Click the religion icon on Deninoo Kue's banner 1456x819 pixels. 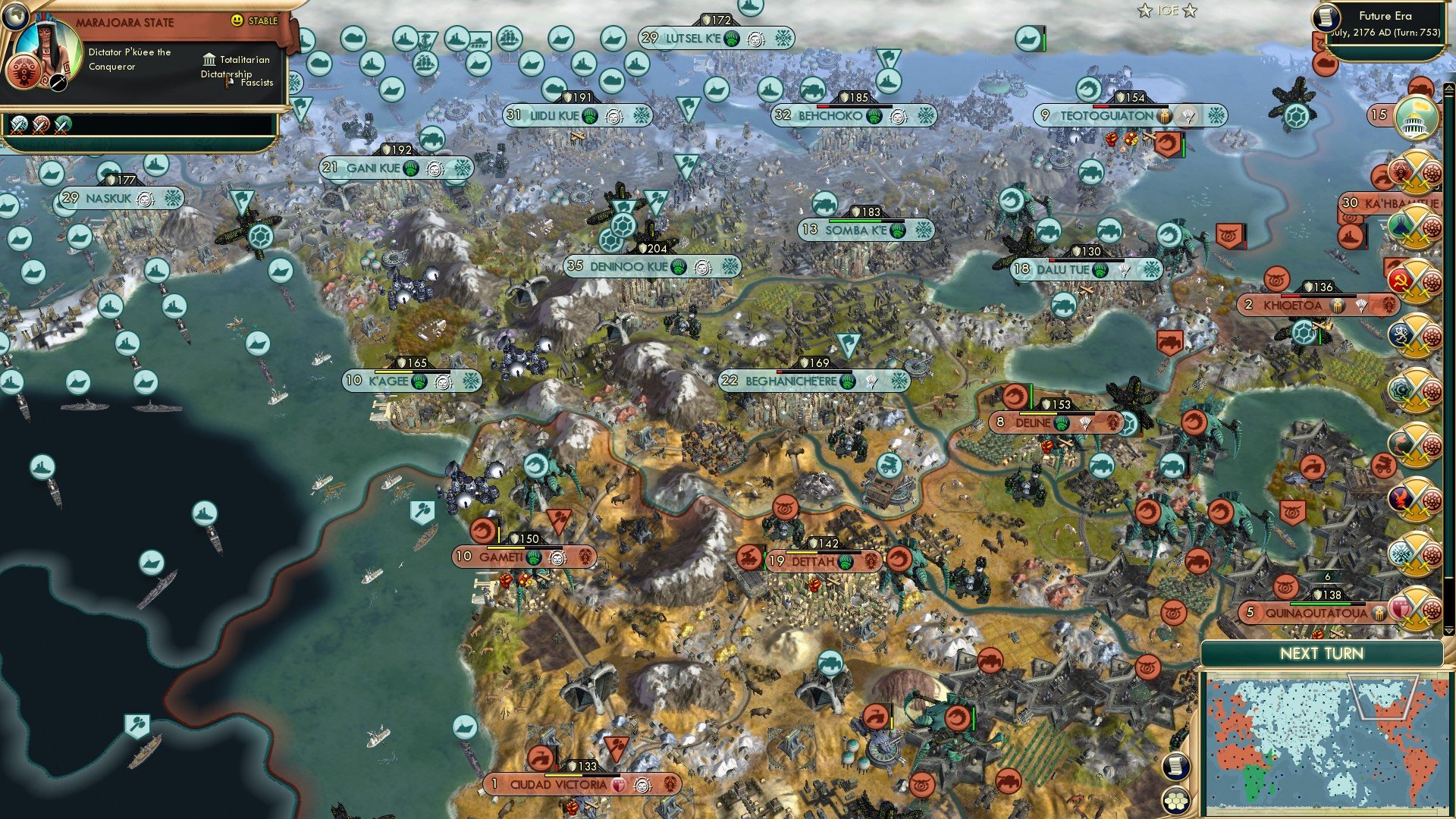pyautogui.click(x=679, y=267)
